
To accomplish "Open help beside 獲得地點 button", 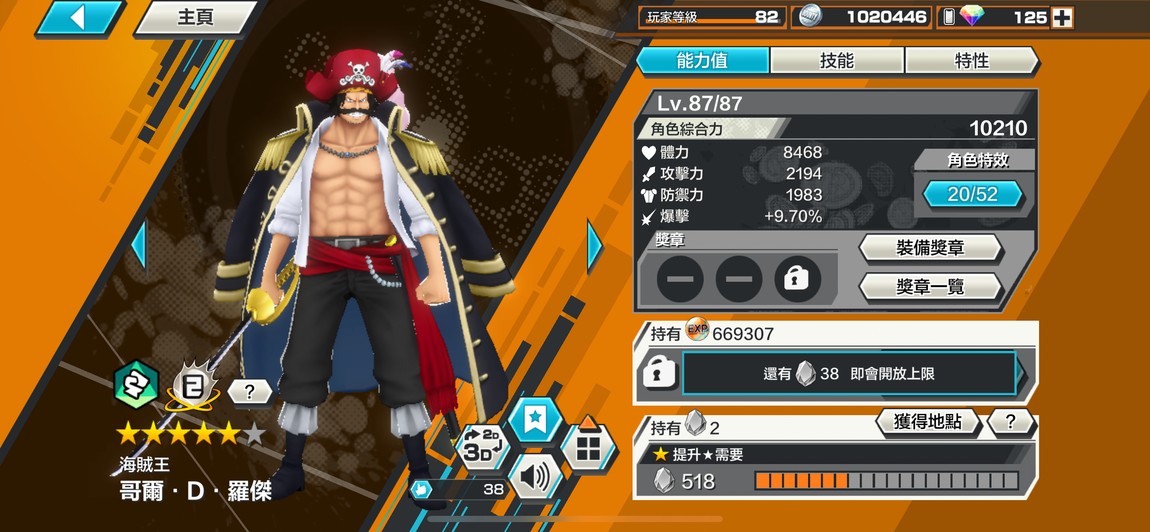I will (x=1010, y=422).
